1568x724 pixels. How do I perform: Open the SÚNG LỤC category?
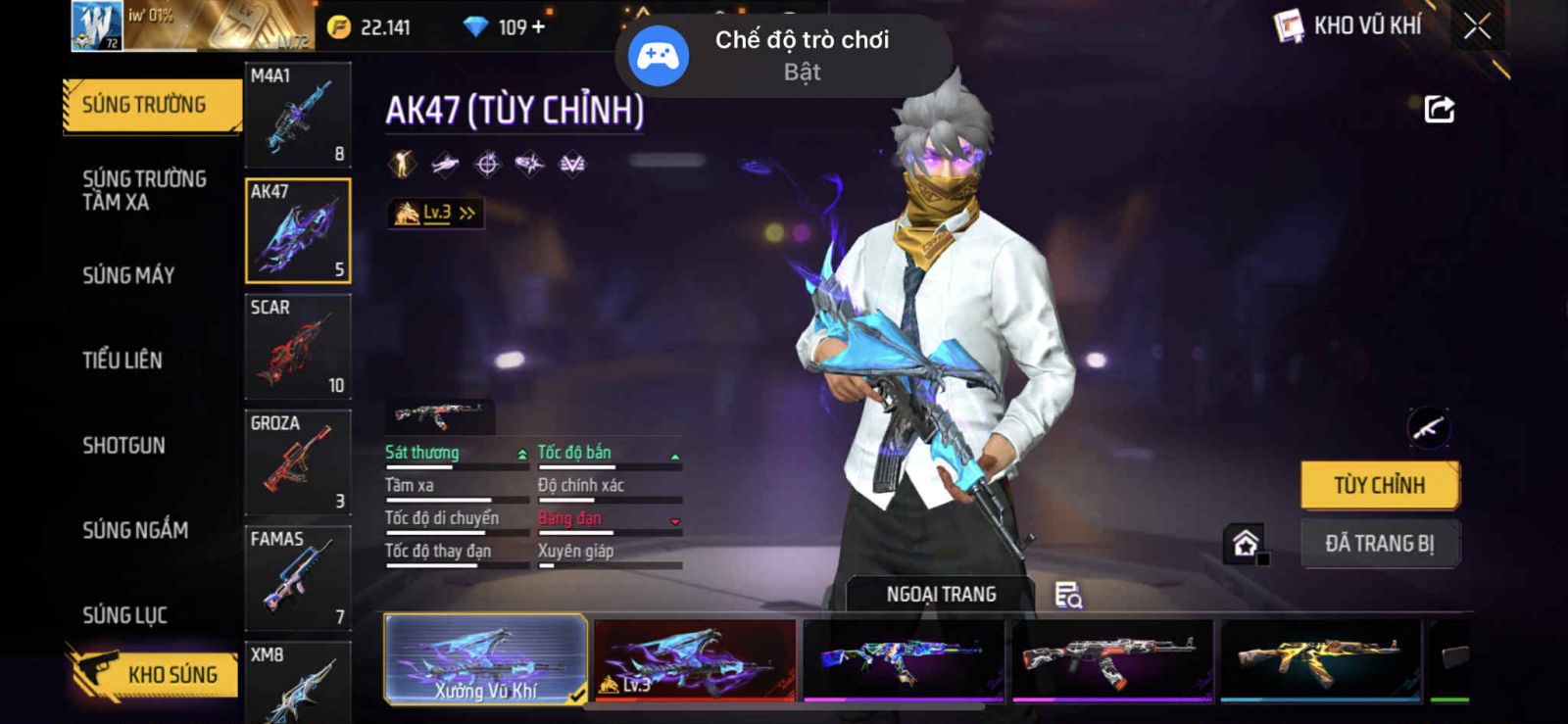click(124, 615)
